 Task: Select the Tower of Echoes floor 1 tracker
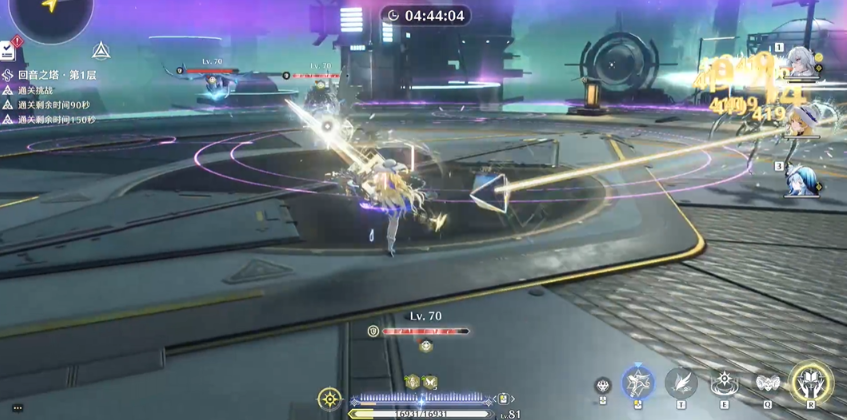pos(55,75)
